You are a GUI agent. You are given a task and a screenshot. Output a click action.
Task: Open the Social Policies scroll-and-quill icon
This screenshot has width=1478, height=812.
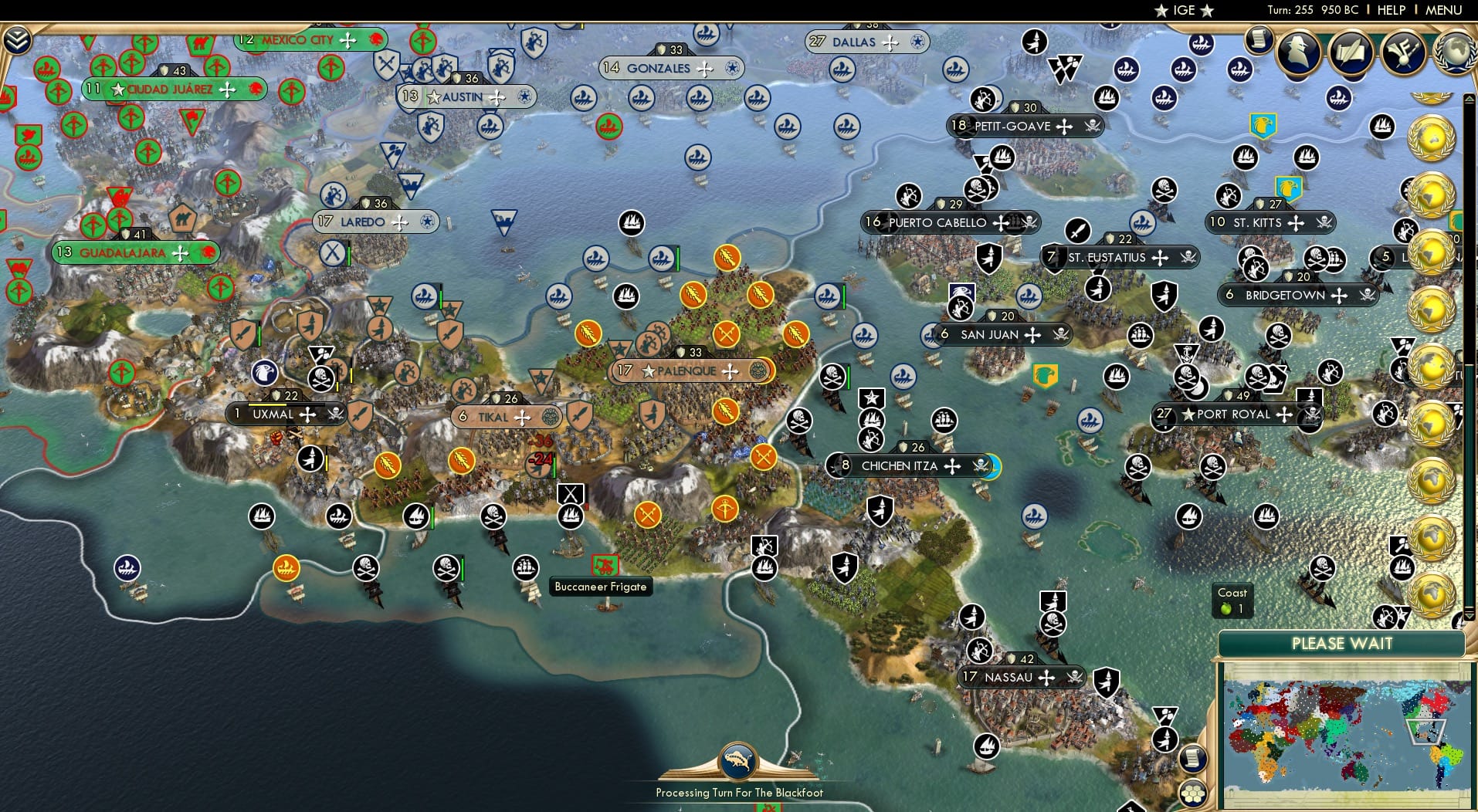(x=1350, y=52)
